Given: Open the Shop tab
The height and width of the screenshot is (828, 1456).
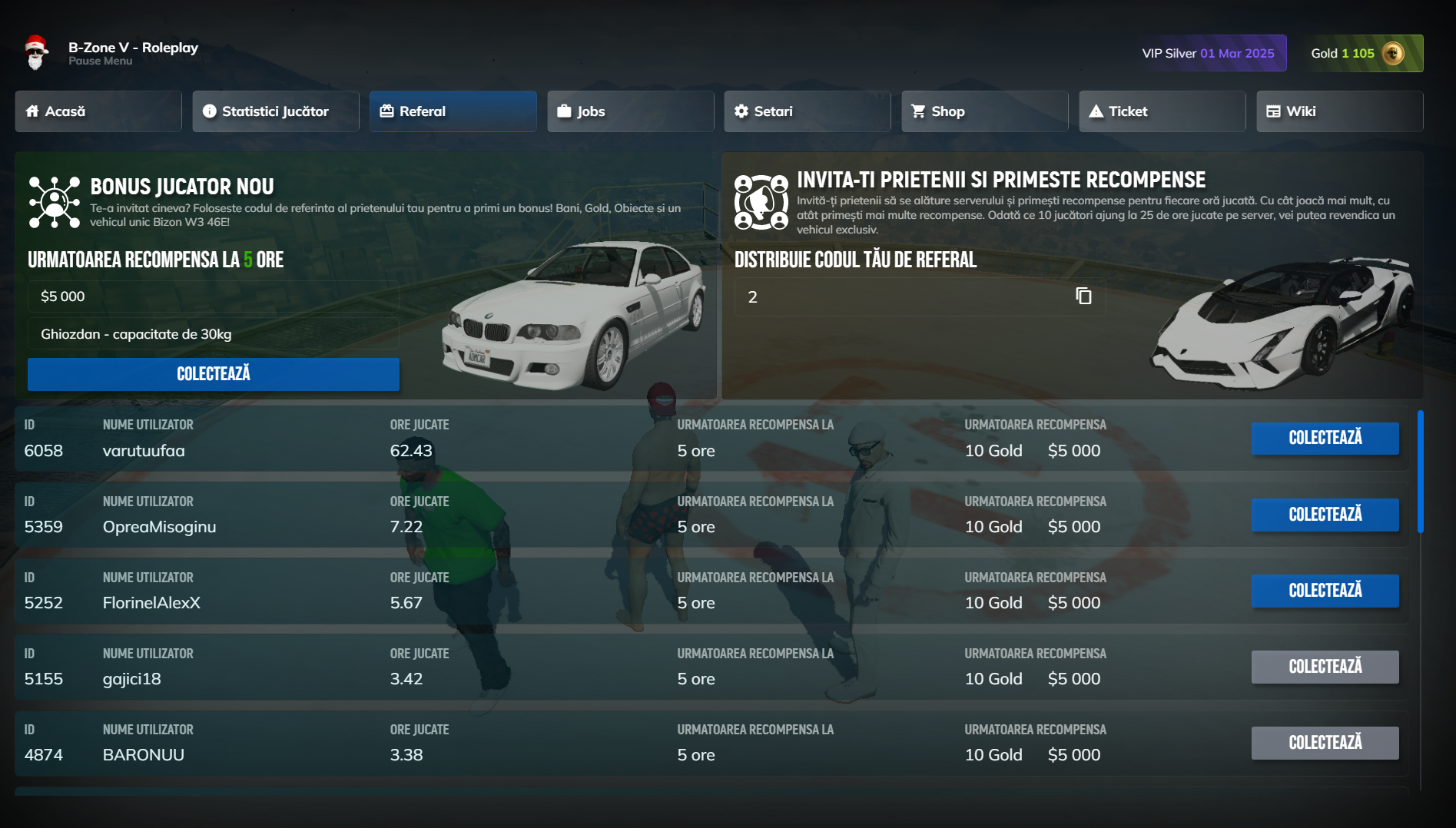Looking at the screenshot, I should 985,111.
